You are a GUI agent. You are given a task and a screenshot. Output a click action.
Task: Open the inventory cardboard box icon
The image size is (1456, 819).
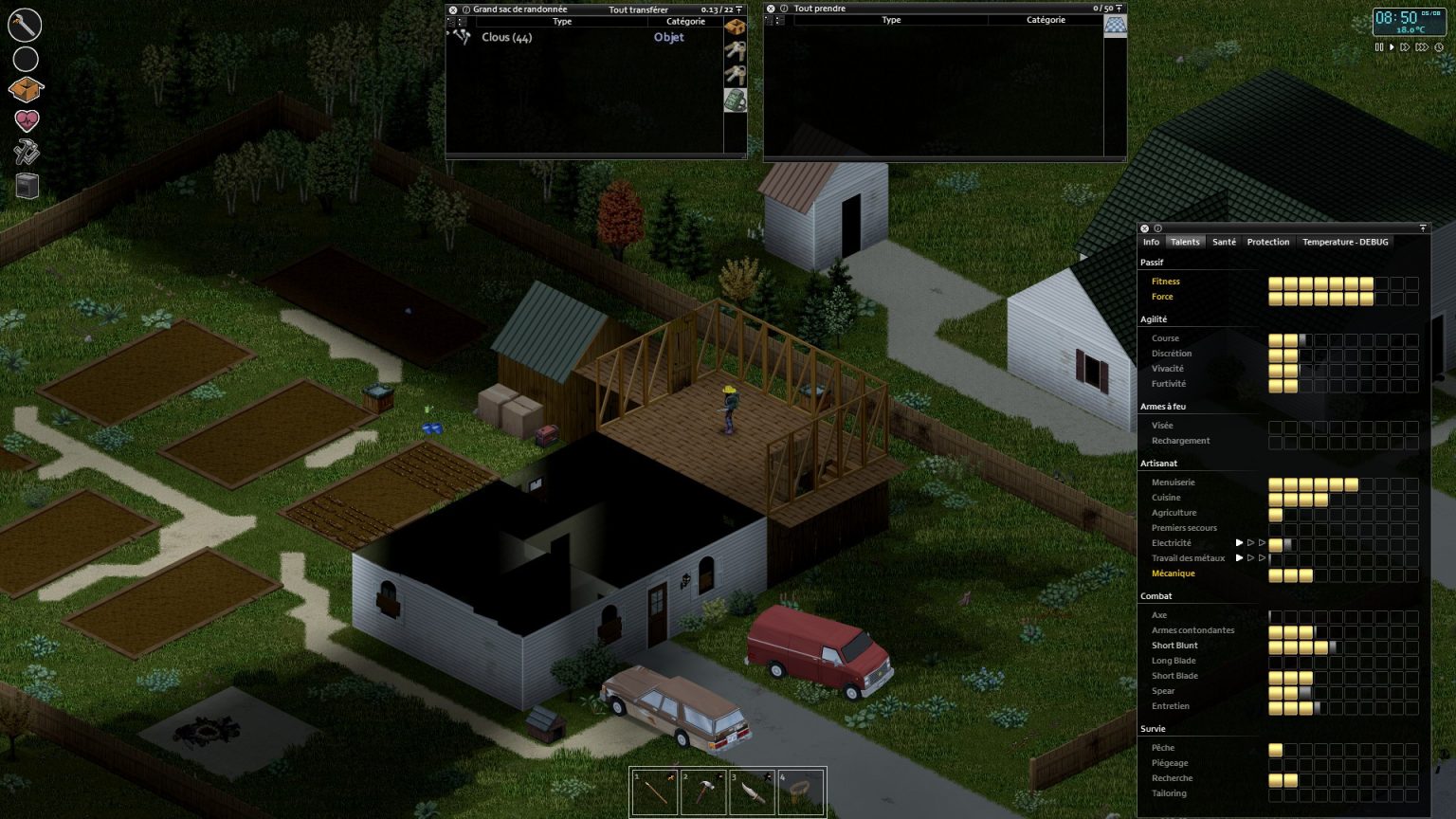click(26, 87)
